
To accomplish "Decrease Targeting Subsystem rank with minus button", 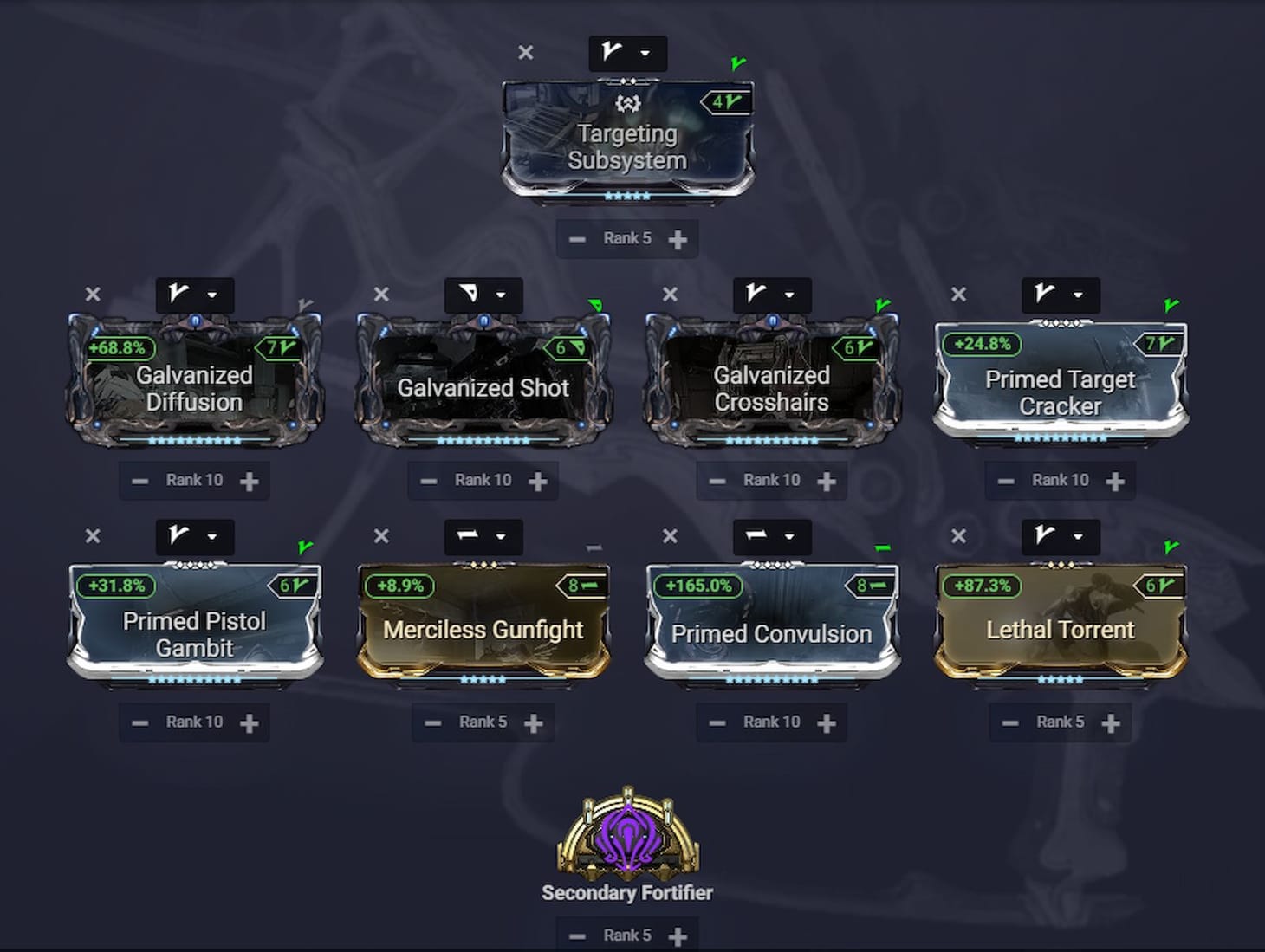I will click(x=577, y=238).
